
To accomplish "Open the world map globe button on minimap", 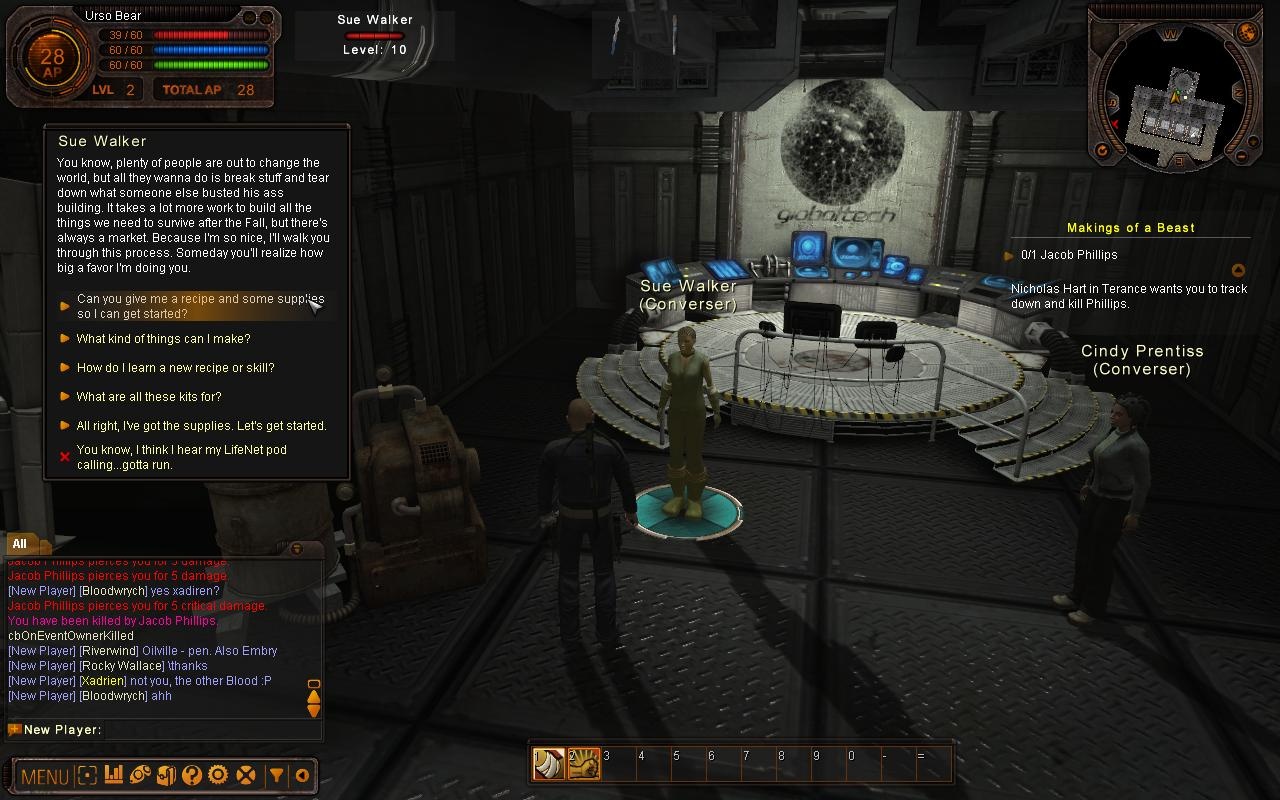I will click(x=1248, y=32).
